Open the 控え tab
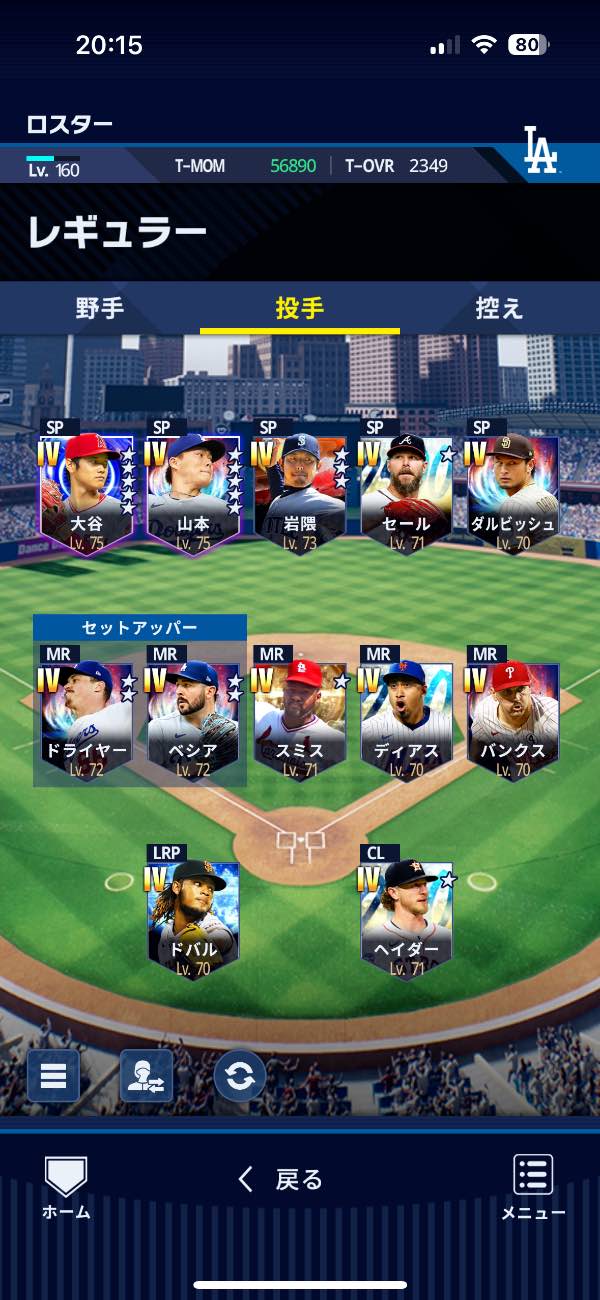The width and height of the screenshot is (600, 1300). pos(499,308)
